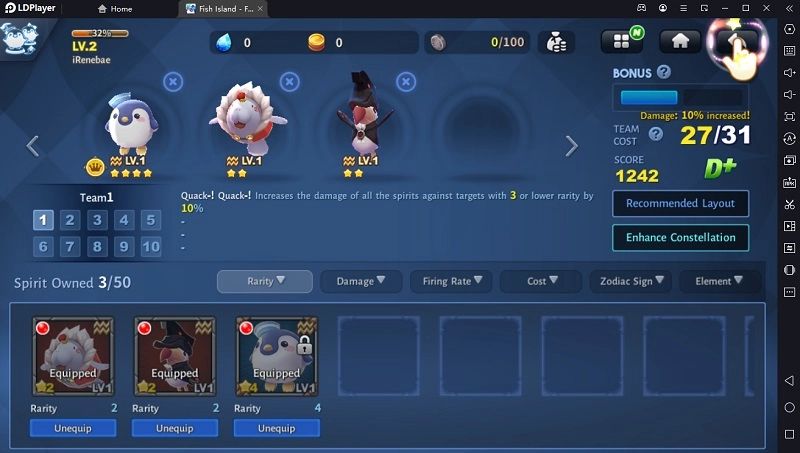Viewport: 800px width, 453px height.
Task: Sort spirits by Firing Rate
Action: 451,282
